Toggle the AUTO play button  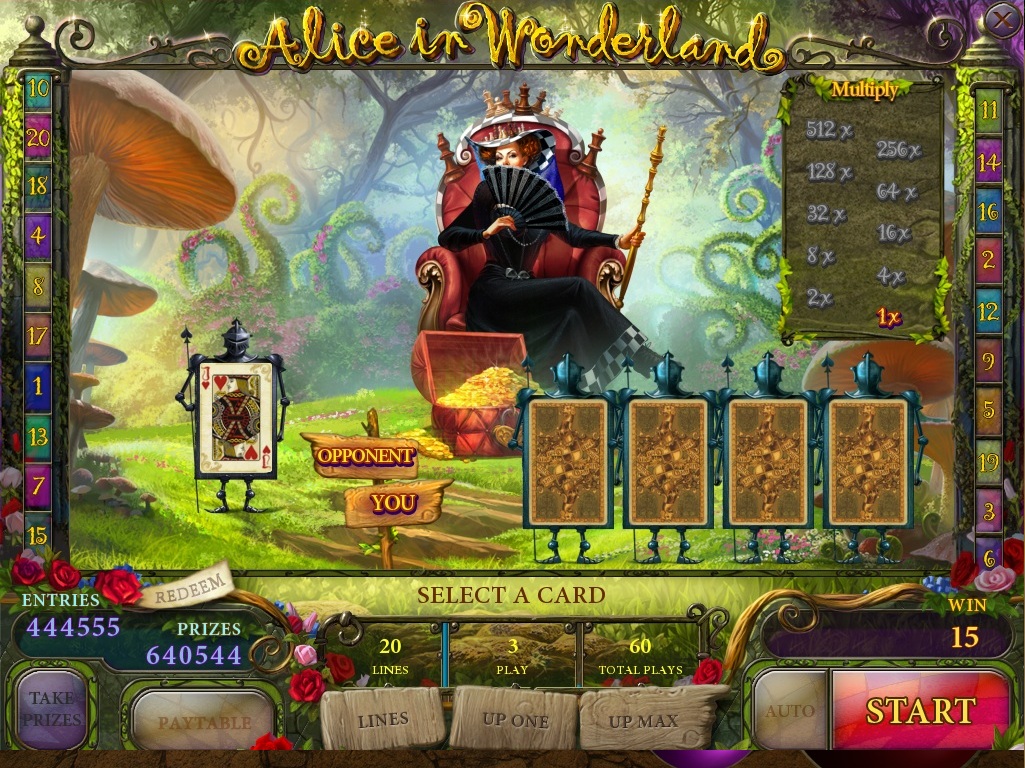[790, 711]
